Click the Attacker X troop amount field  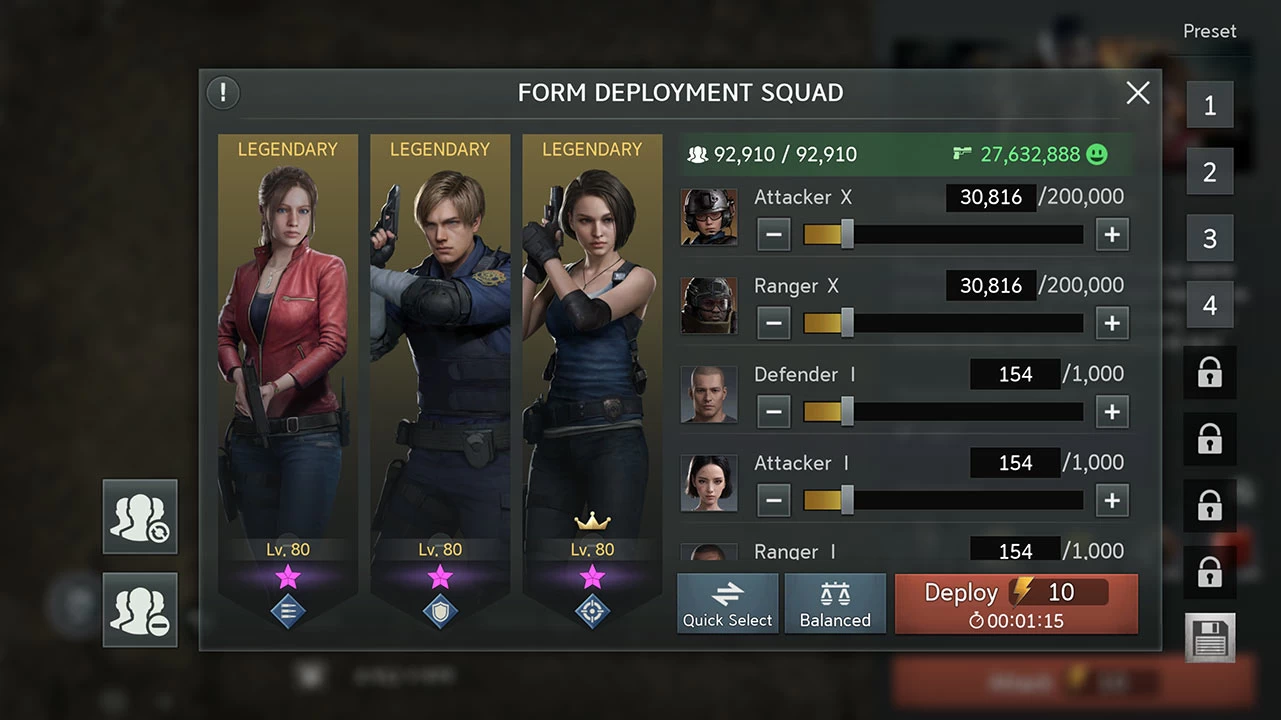click(x=990, y=197)
